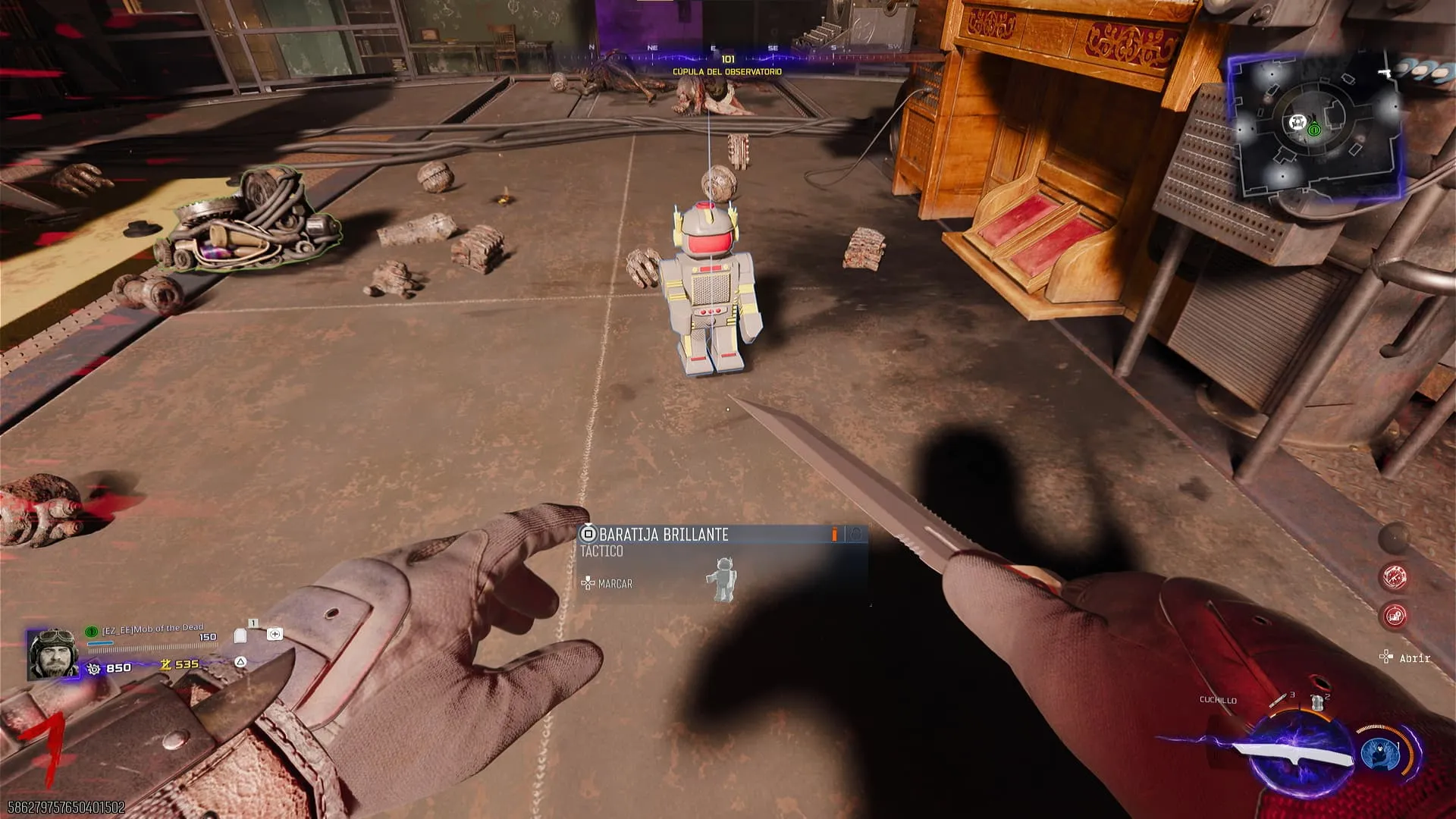The height and width of the screenshot is (819, 1456).
Task: Click the lower red perk icon
Action: (x=1395, y=616)
